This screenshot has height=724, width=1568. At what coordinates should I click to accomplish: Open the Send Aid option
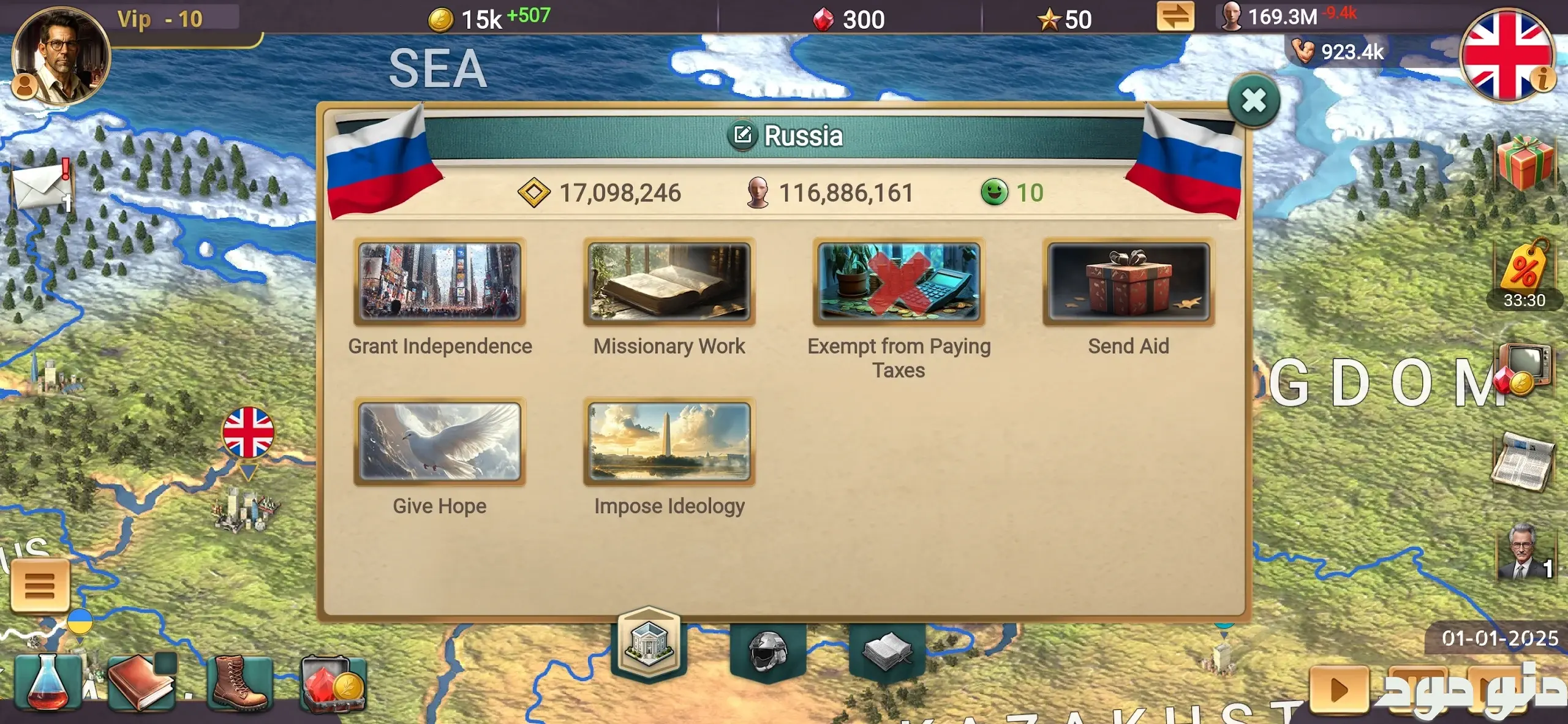1128,282
